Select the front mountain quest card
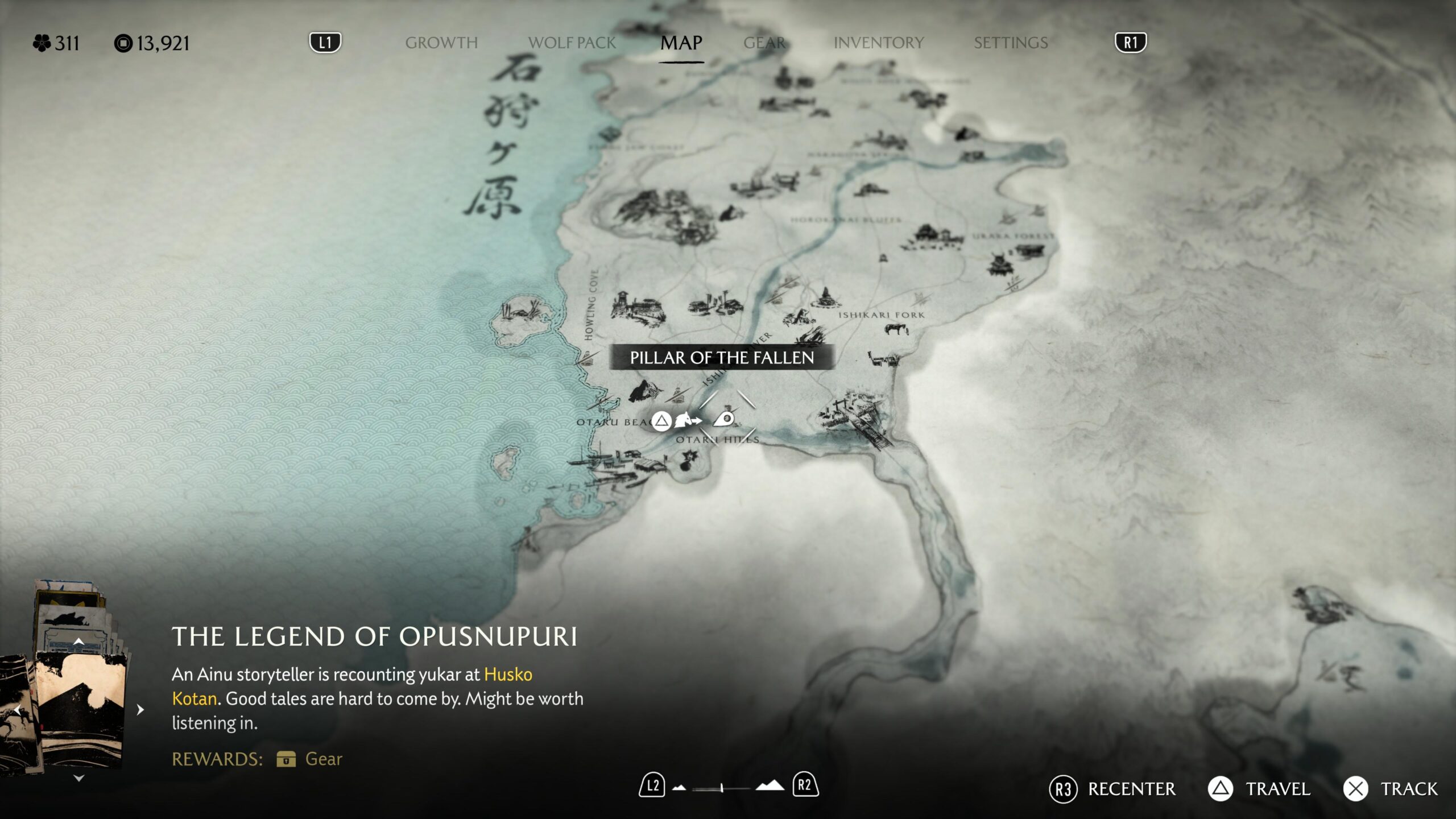The width and height of the screenshot is (1456, 819). (80, 708)
